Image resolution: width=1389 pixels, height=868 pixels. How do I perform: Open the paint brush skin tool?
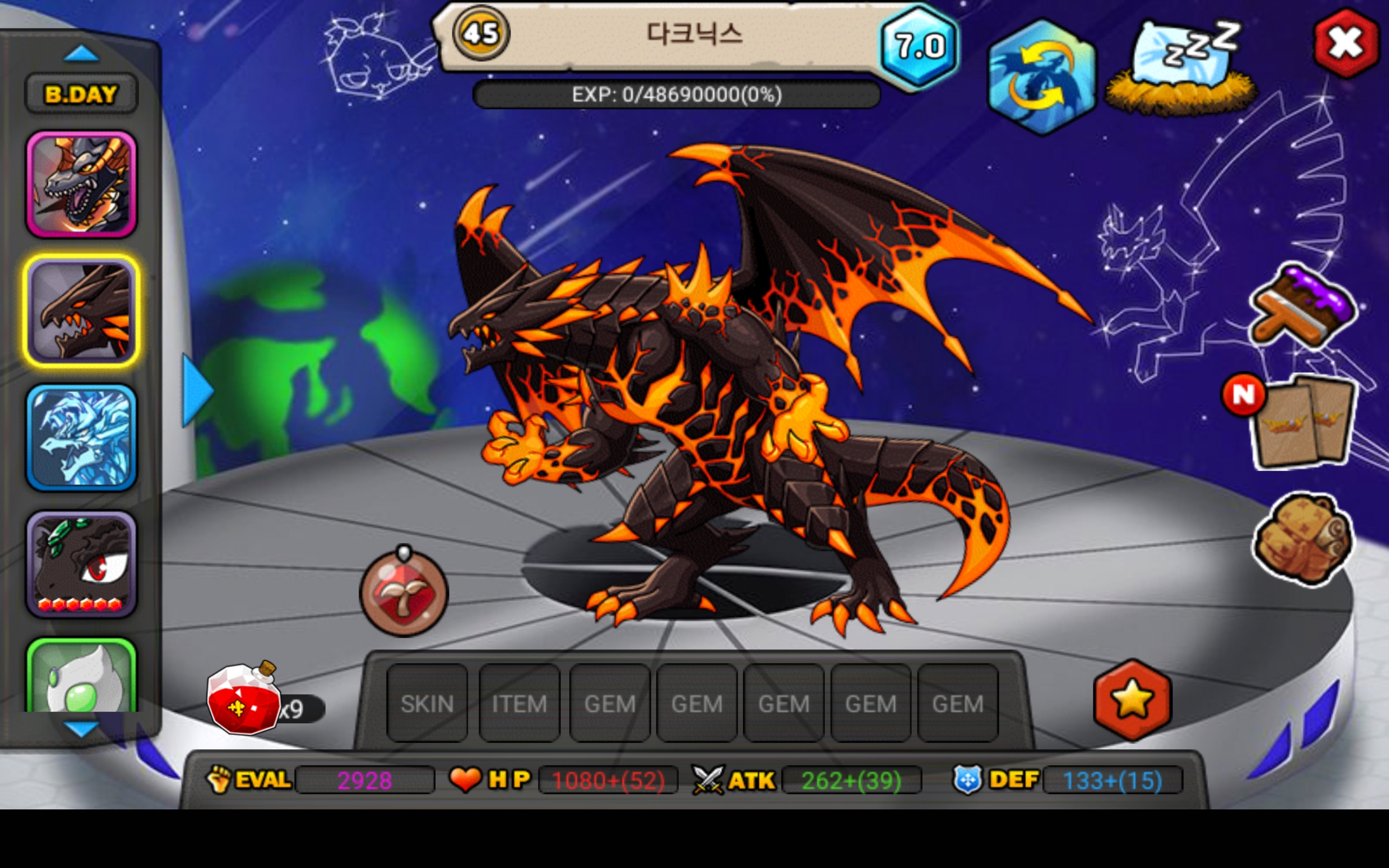coord(1303,307)
